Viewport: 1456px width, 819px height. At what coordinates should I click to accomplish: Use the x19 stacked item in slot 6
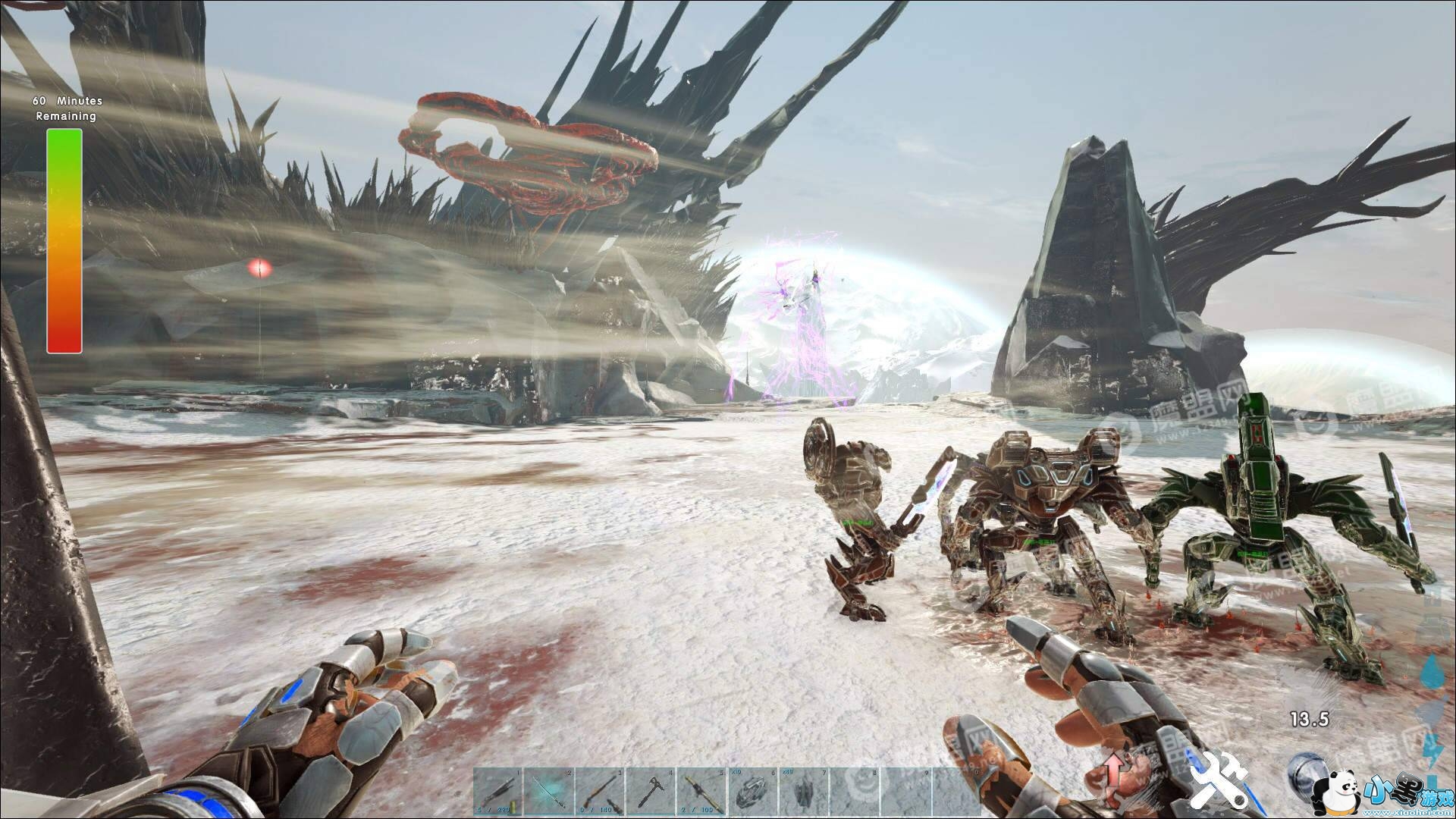752,792
